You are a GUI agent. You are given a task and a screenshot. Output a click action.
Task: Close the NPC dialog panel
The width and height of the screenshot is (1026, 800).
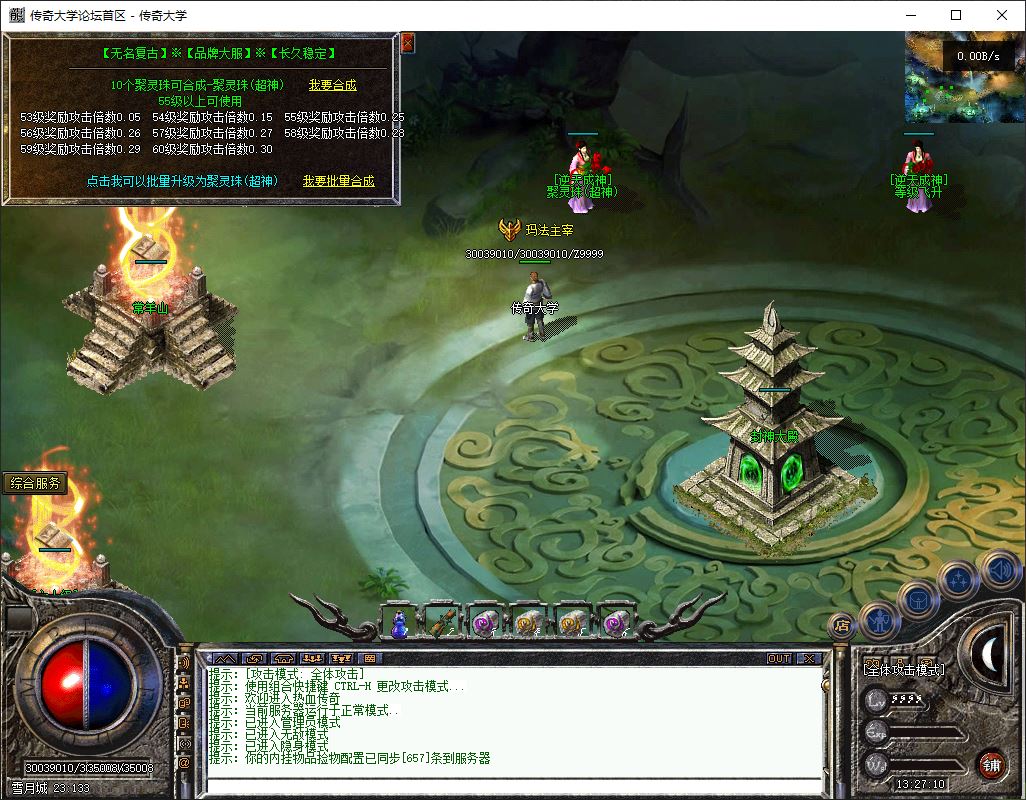click(408, 43)
